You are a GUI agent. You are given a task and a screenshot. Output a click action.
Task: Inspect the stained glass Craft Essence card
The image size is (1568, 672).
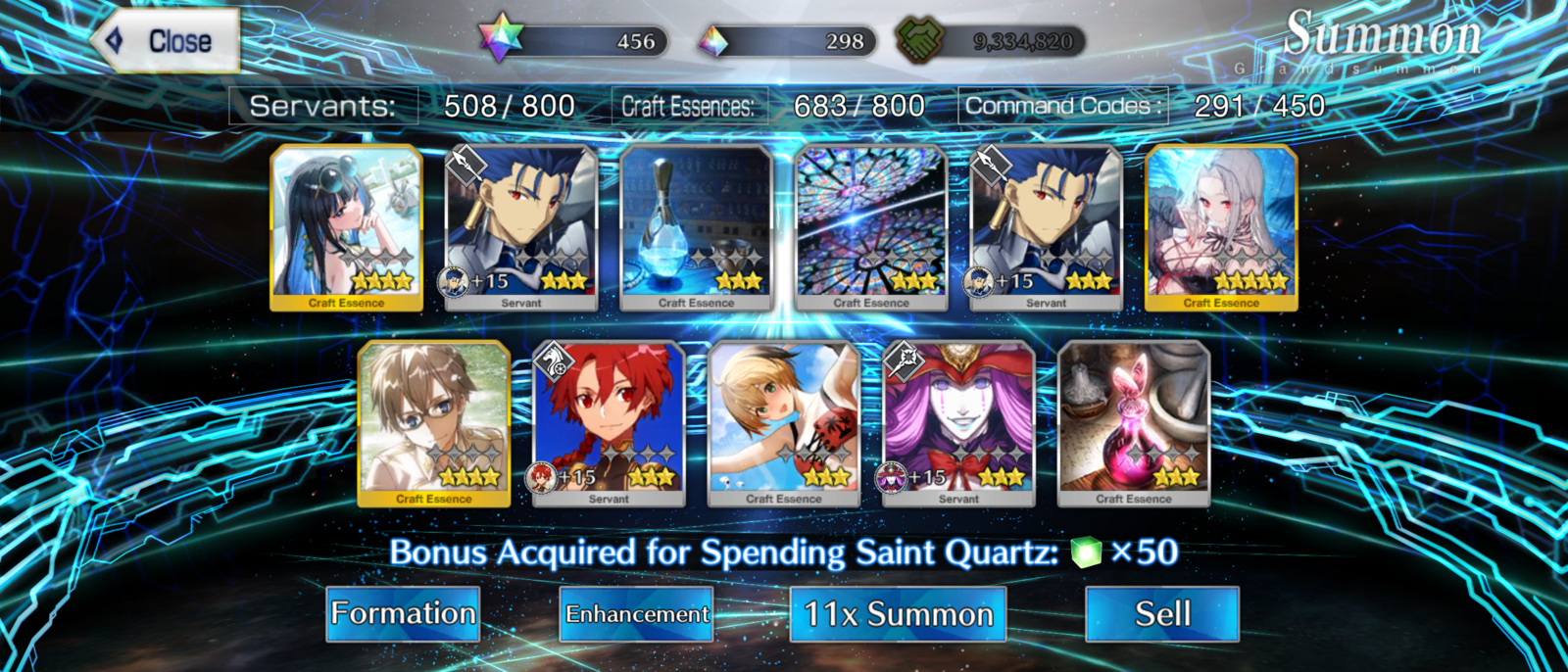pyautogui.click(x=871, y=227)
